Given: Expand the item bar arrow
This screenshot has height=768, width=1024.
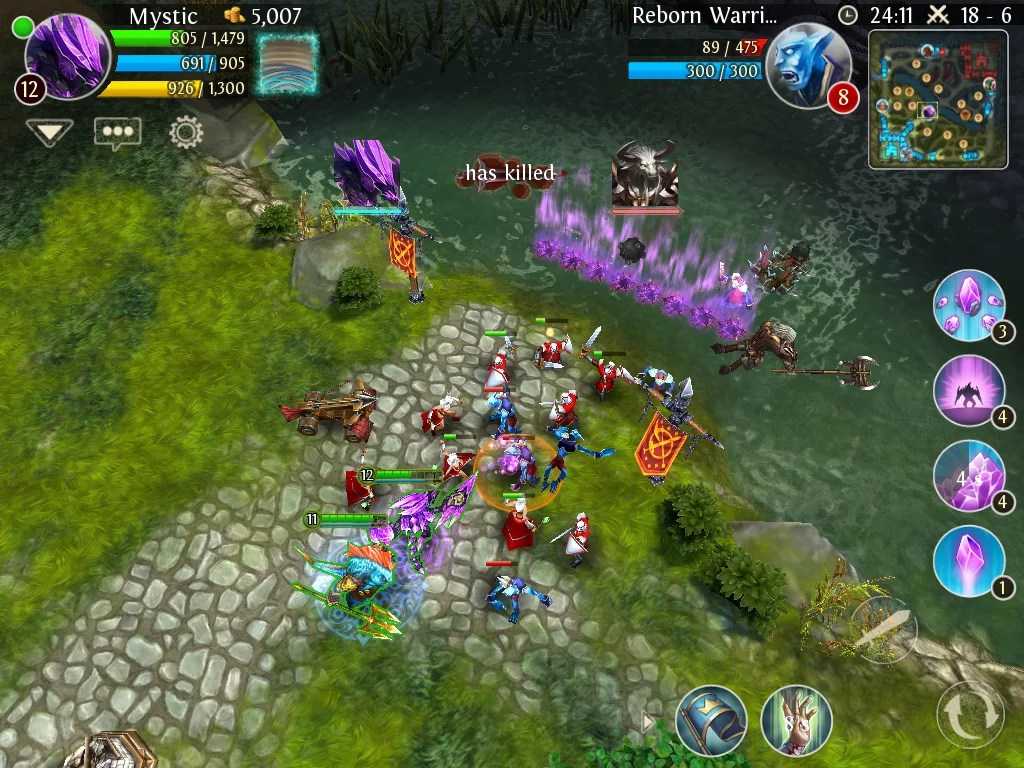Looking at the screenshot, I should (648, 722).
